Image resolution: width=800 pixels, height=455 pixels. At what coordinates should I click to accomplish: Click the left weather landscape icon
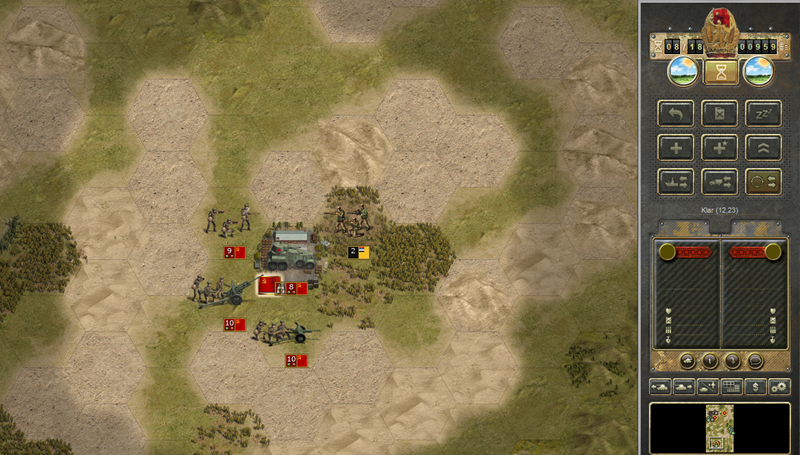click(x=681, y=72)
